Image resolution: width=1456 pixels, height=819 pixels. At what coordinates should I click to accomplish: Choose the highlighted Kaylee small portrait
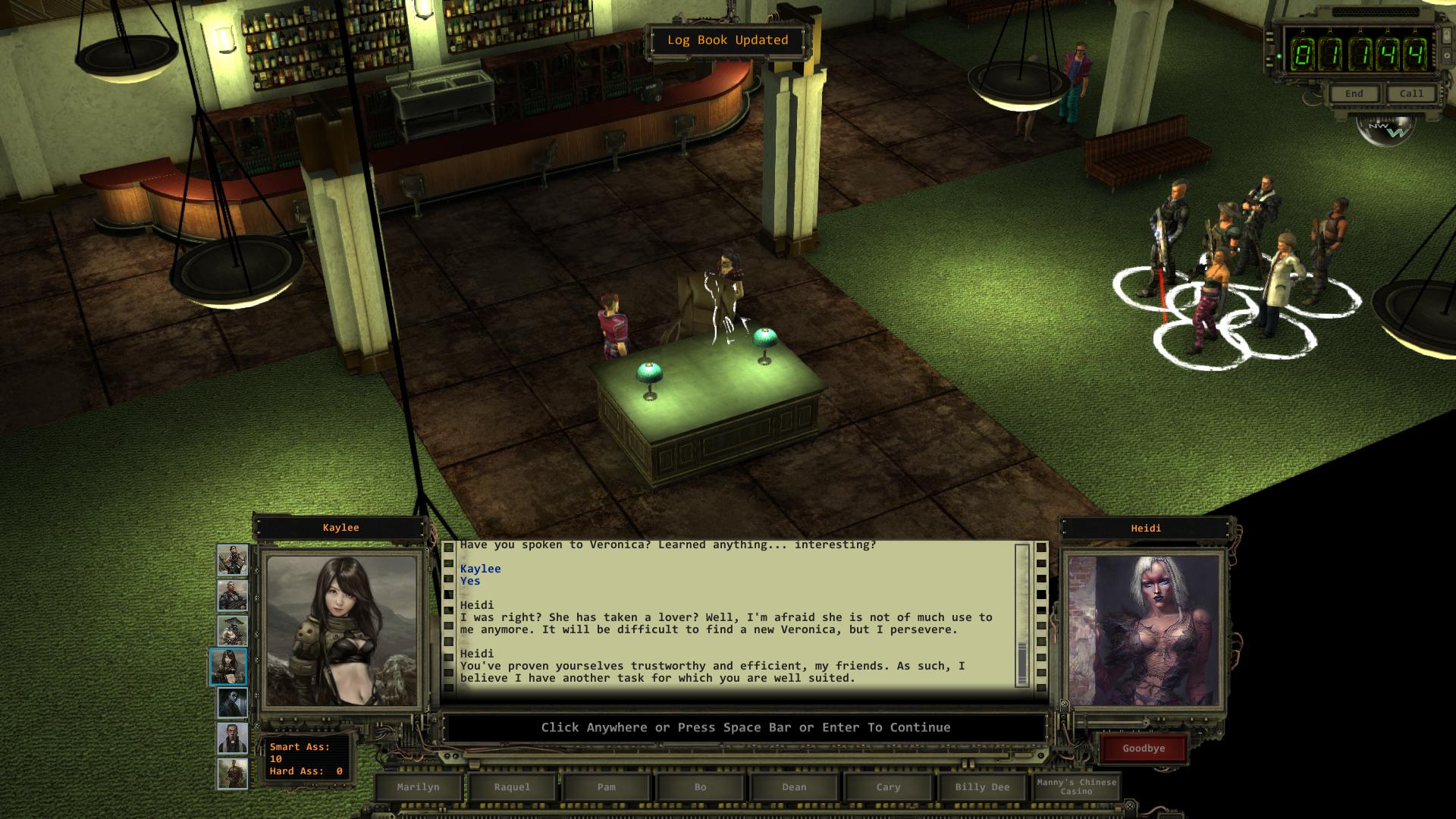228,667
